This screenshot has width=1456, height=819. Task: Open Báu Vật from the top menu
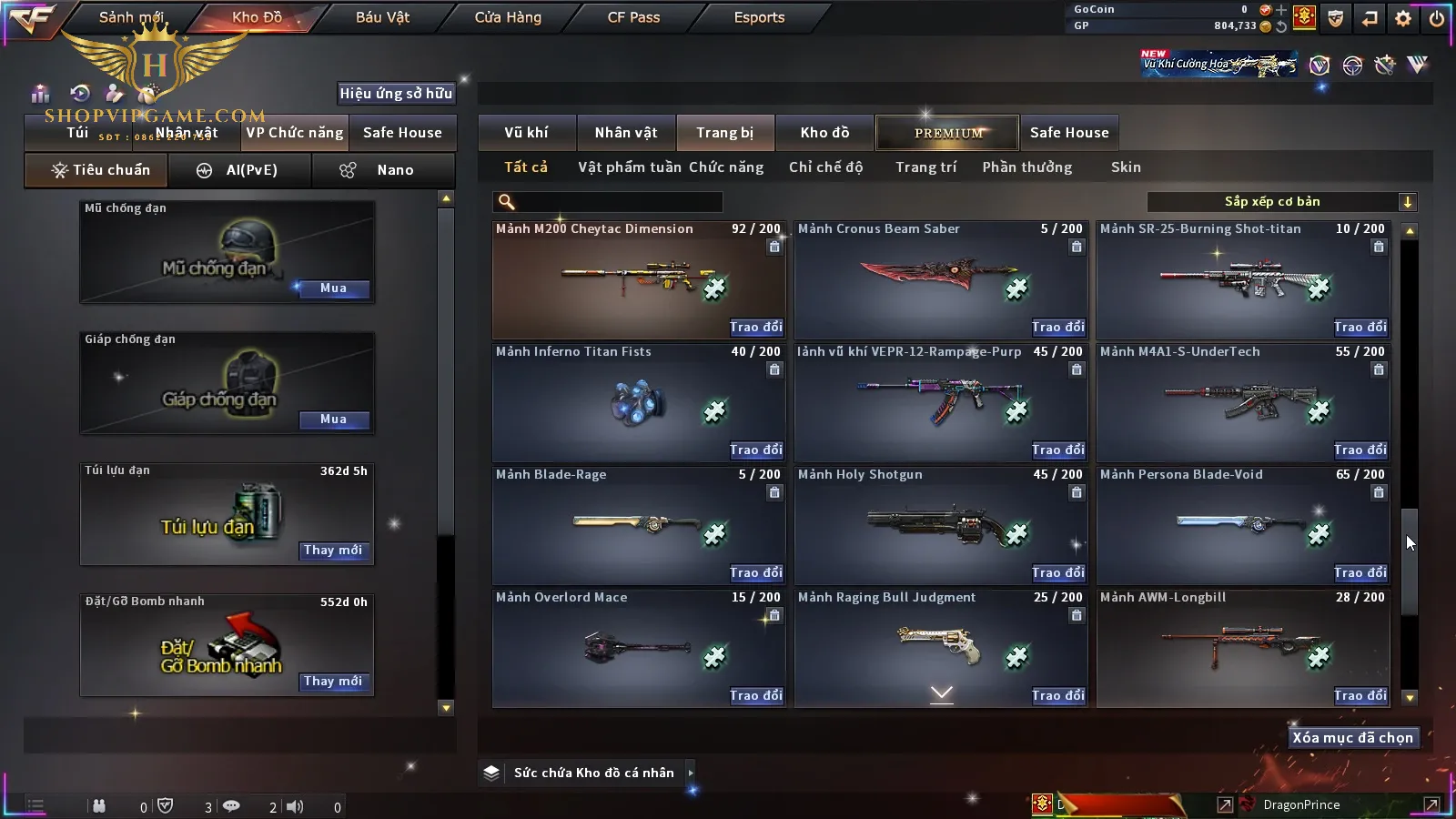pyautogui.click(x=382, y=17)
